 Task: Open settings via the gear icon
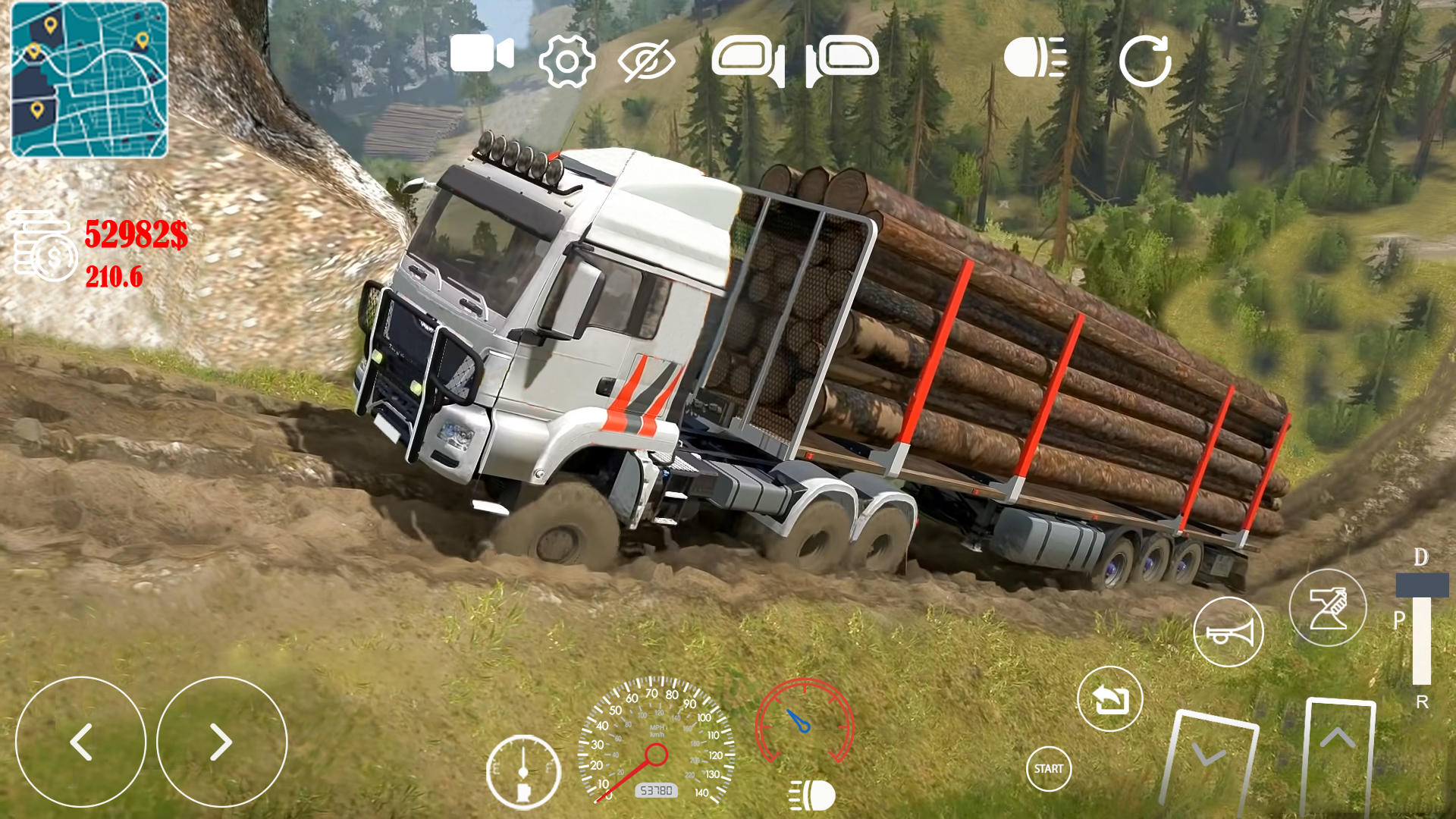566,61
